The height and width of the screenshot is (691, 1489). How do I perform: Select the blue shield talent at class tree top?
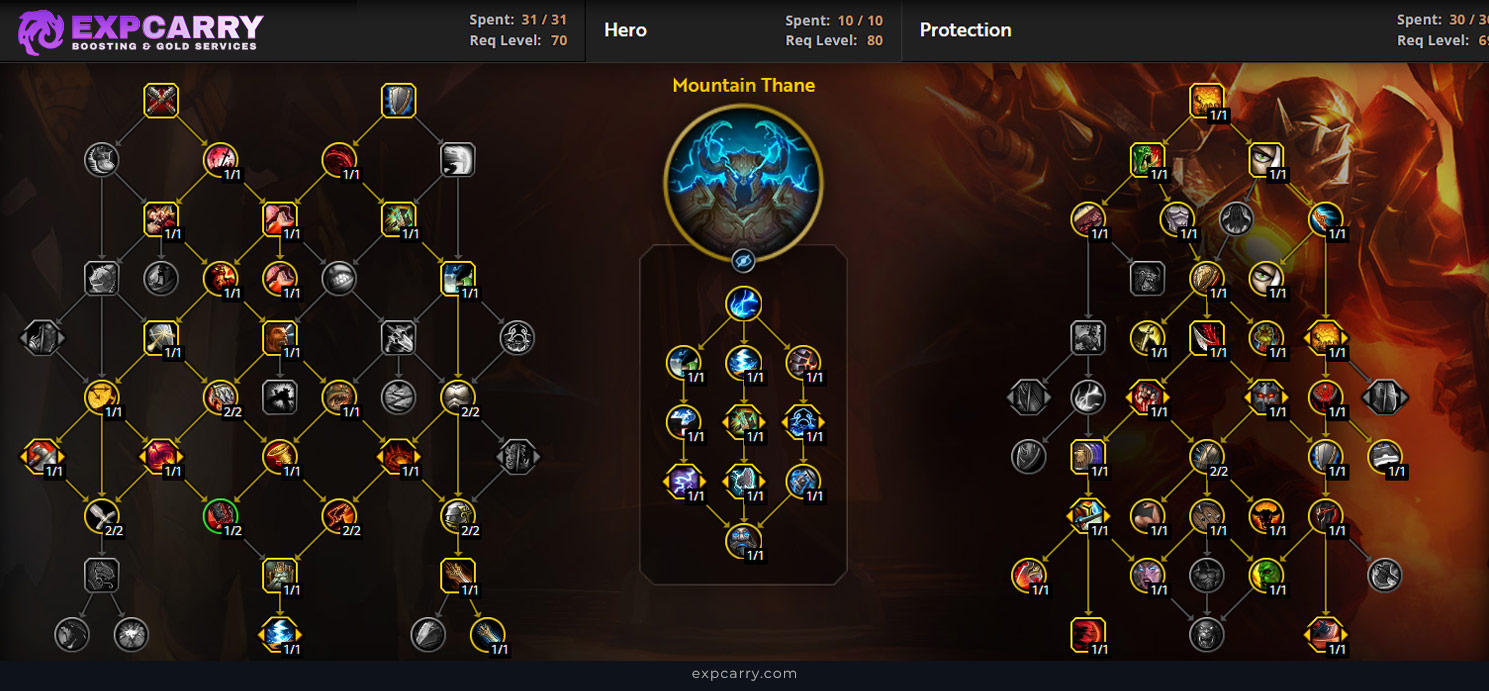(398, 100)
